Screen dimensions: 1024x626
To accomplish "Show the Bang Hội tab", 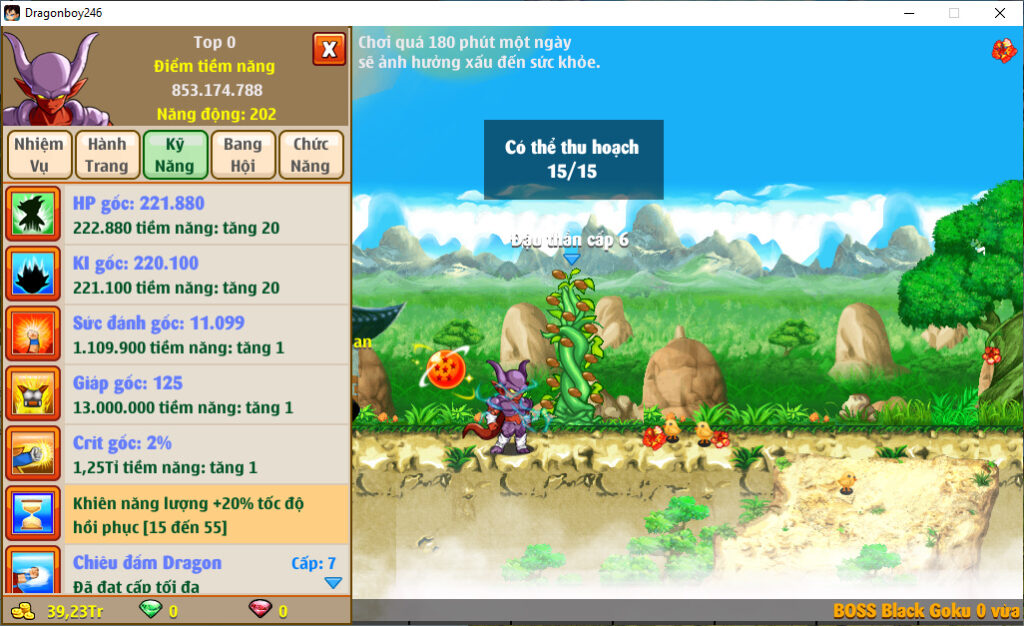I will click(243, 155).
